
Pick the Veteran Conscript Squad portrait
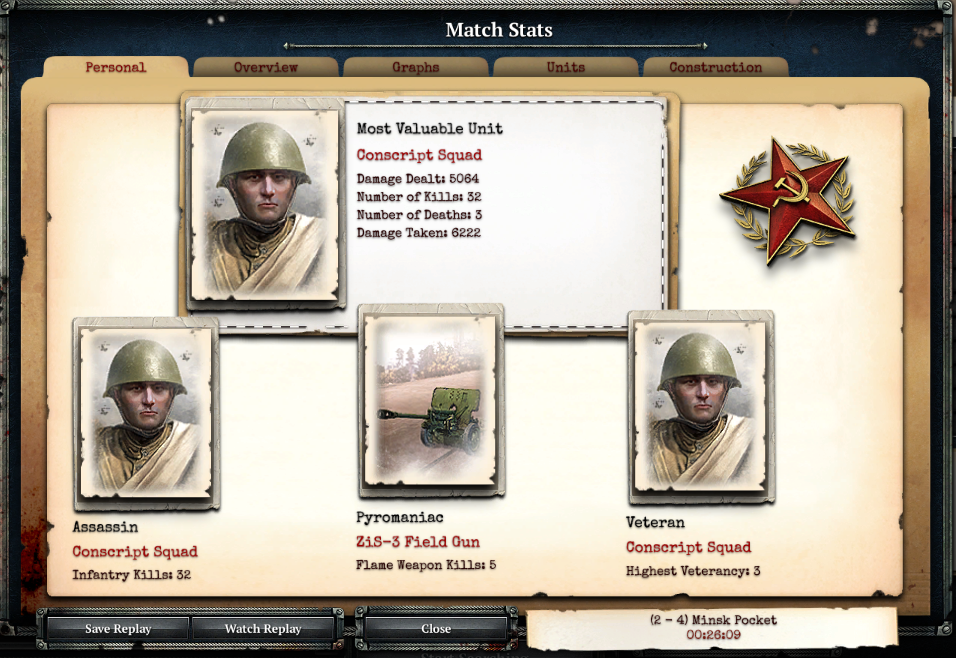click(701, 407)
